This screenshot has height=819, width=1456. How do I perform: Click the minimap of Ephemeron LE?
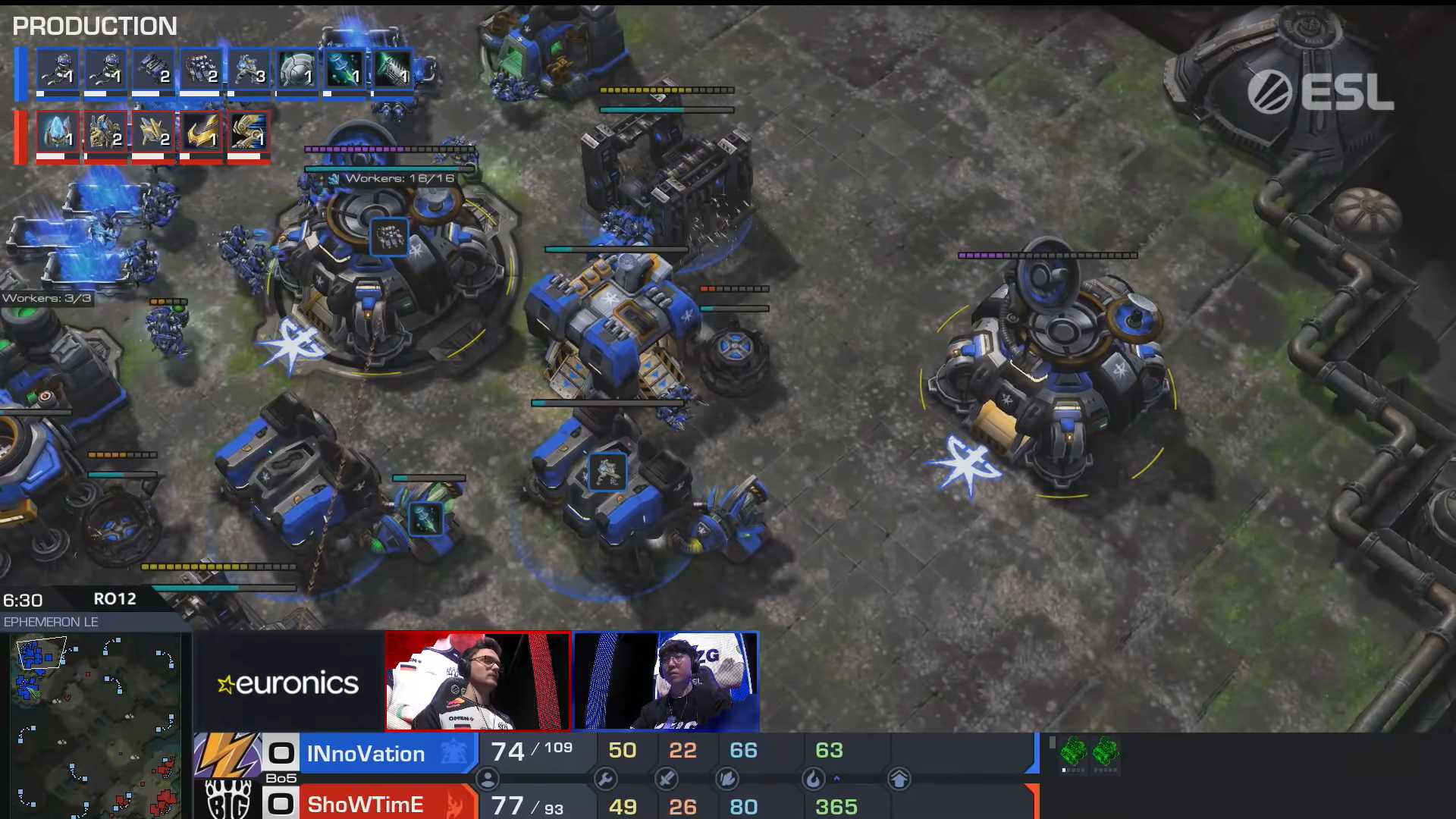pyautogui.click(x=96, y=726)
